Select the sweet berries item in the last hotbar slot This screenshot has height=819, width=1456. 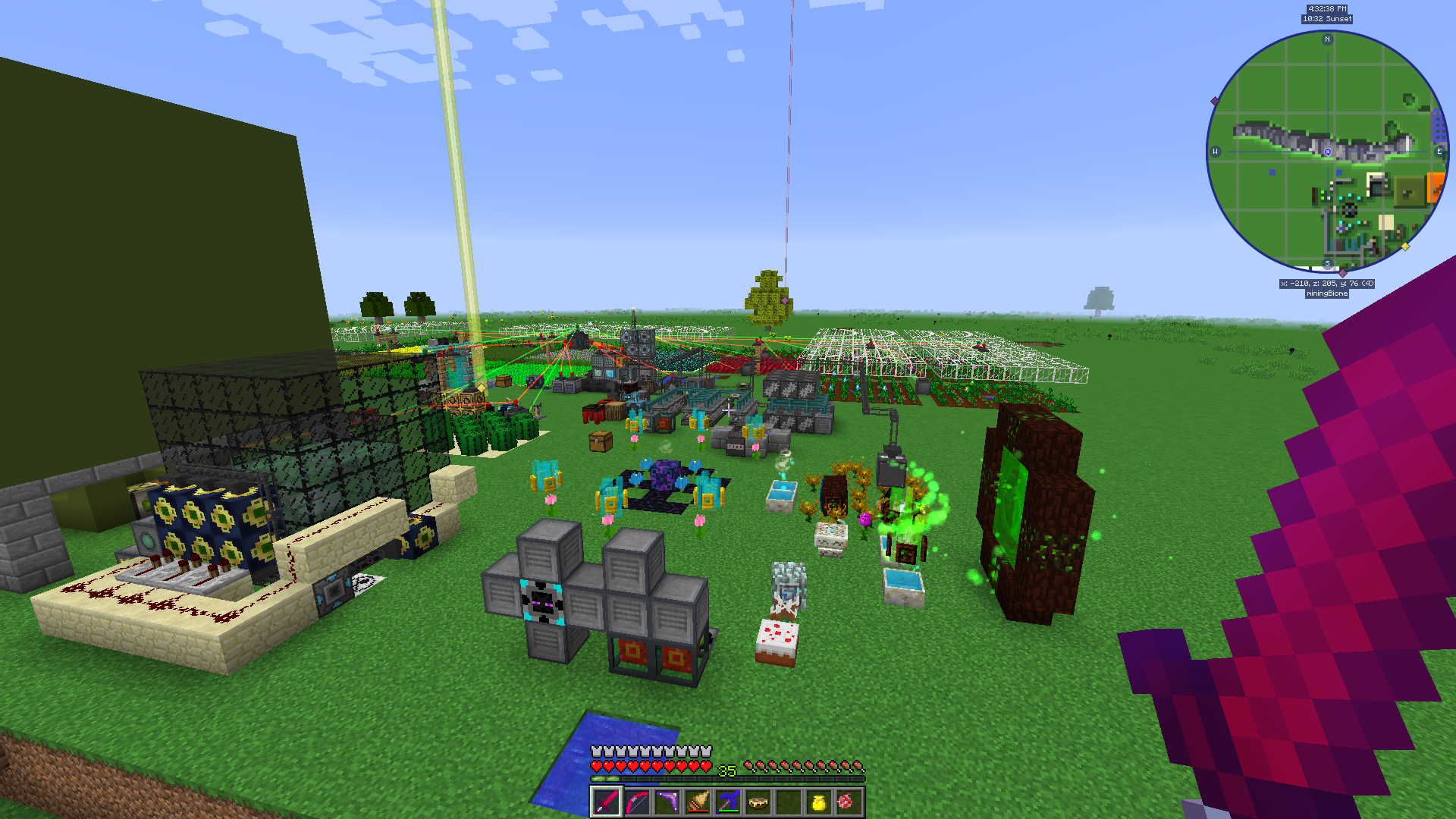(x=849, y=802)
